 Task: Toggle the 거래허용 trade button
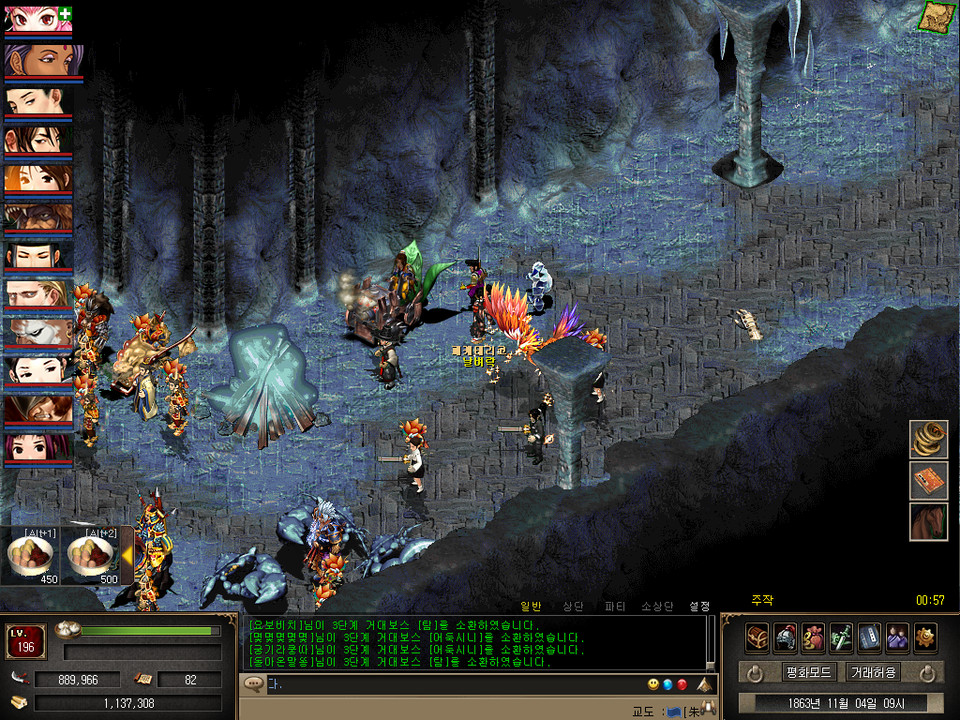click(873, 672)
